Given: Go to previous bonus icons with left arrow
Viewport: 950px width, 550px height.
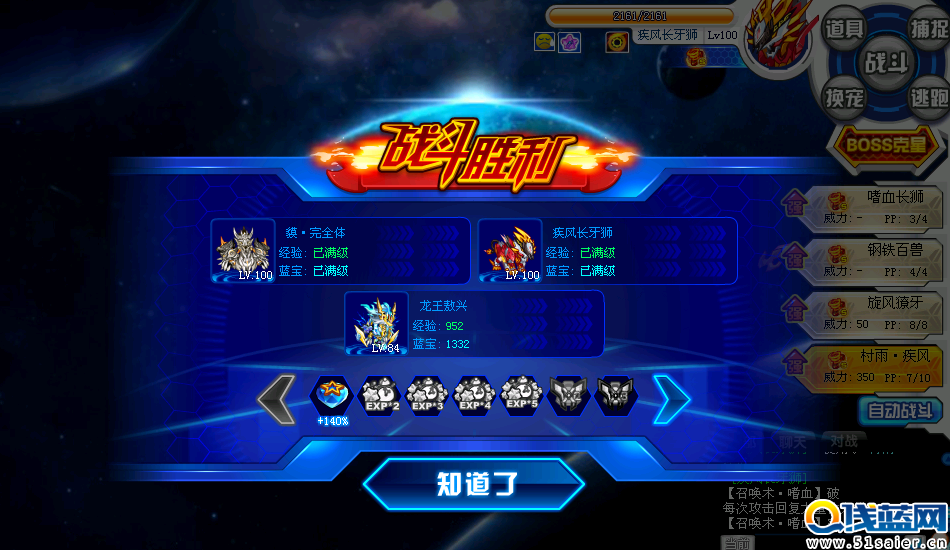Looking at the screenshot, I should pos(276,399).
